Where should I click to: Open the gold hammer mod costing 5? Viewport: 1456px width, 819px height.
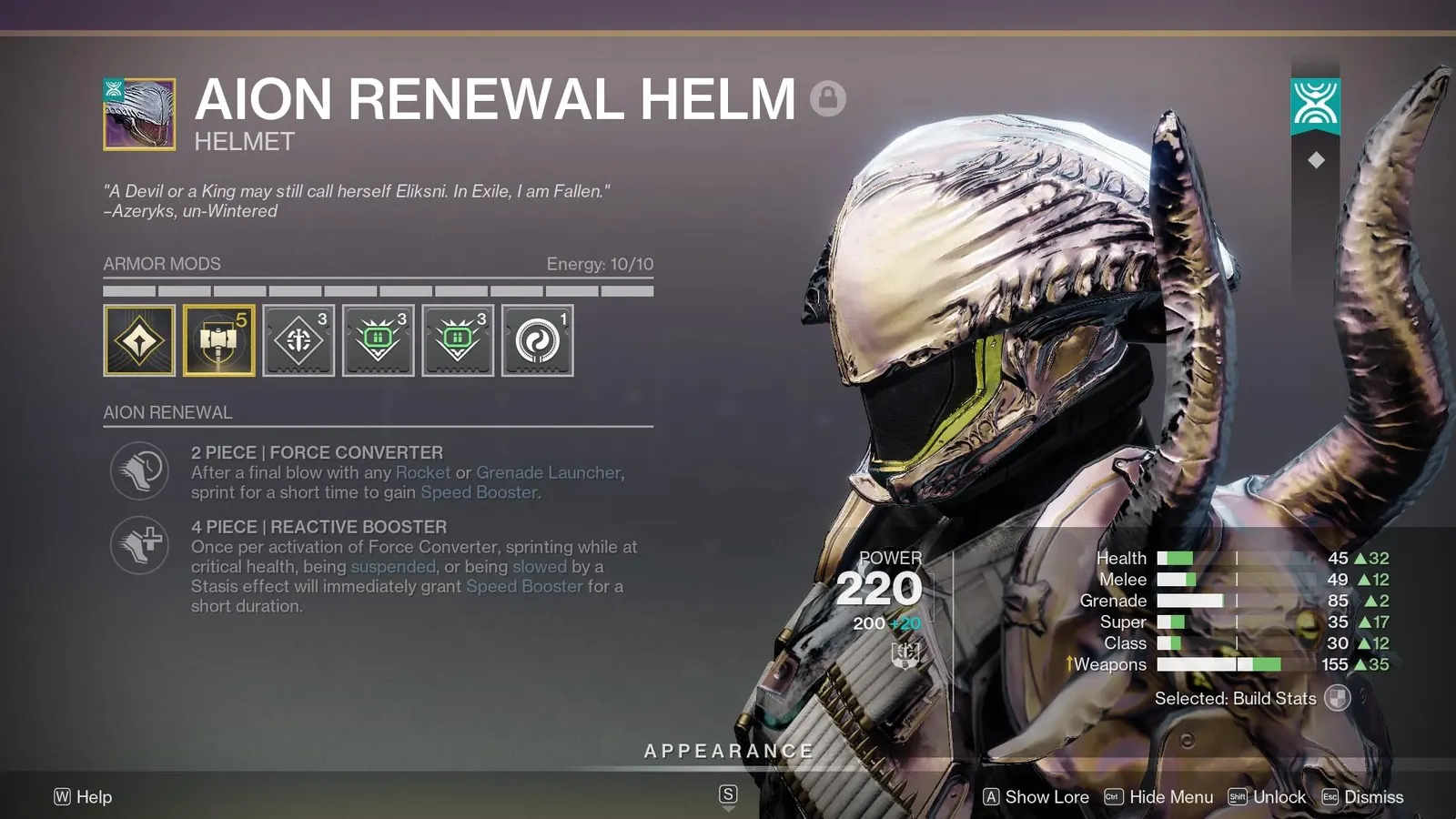[218, 340]
